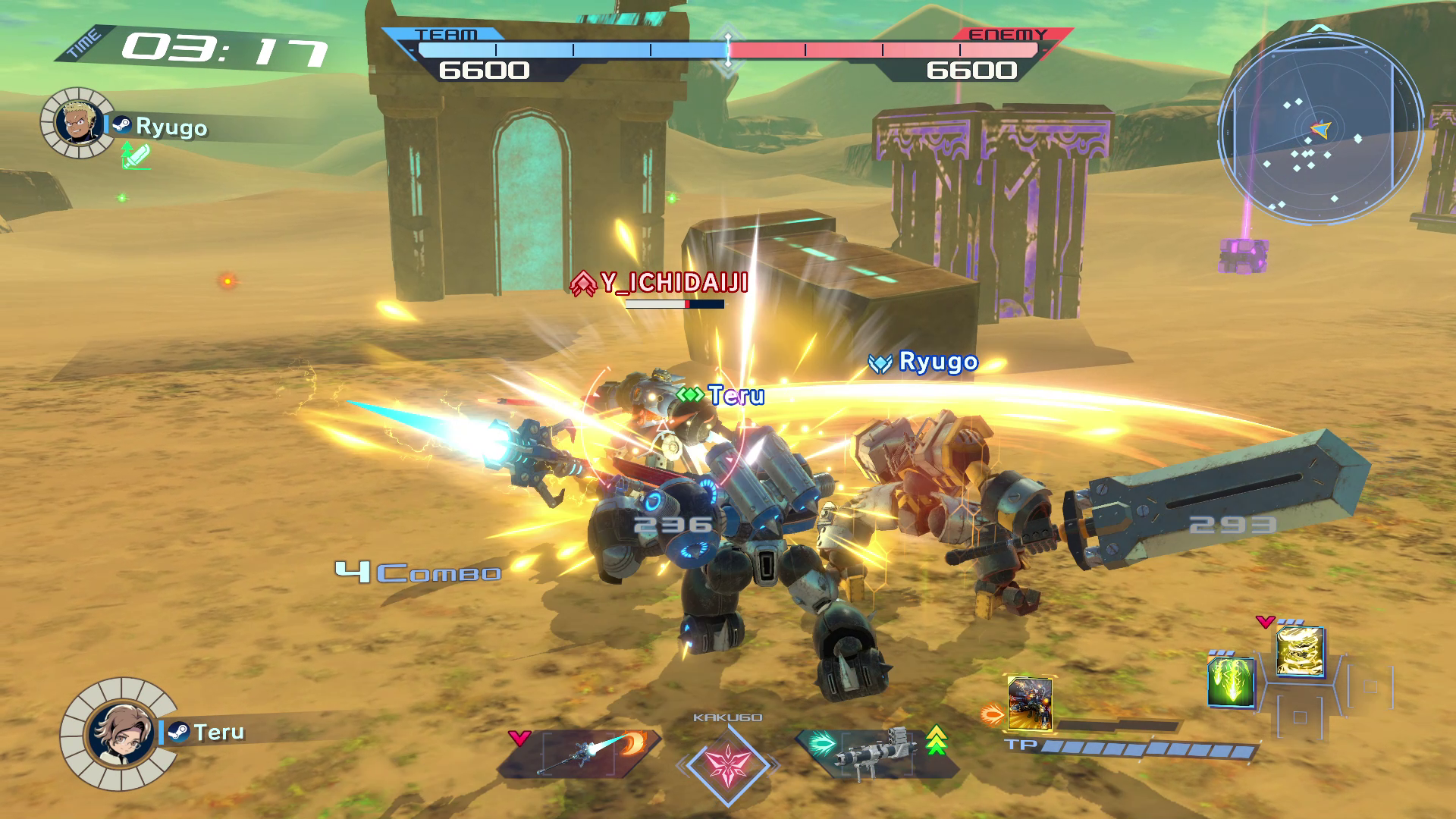The width and height of the screenshot is (1456, 819).
Task: Activate the golden tornado skill card
Action: pos(1300,651)
